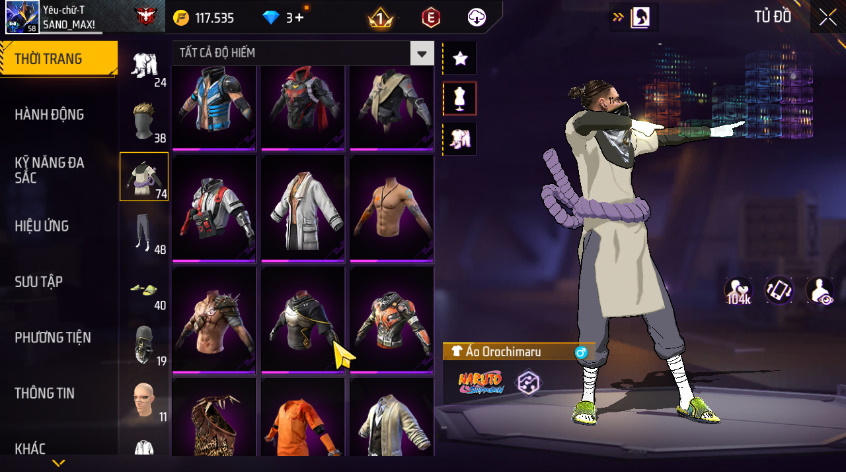
Task: Toggle the star favorites filter
Action: [460, 58]
